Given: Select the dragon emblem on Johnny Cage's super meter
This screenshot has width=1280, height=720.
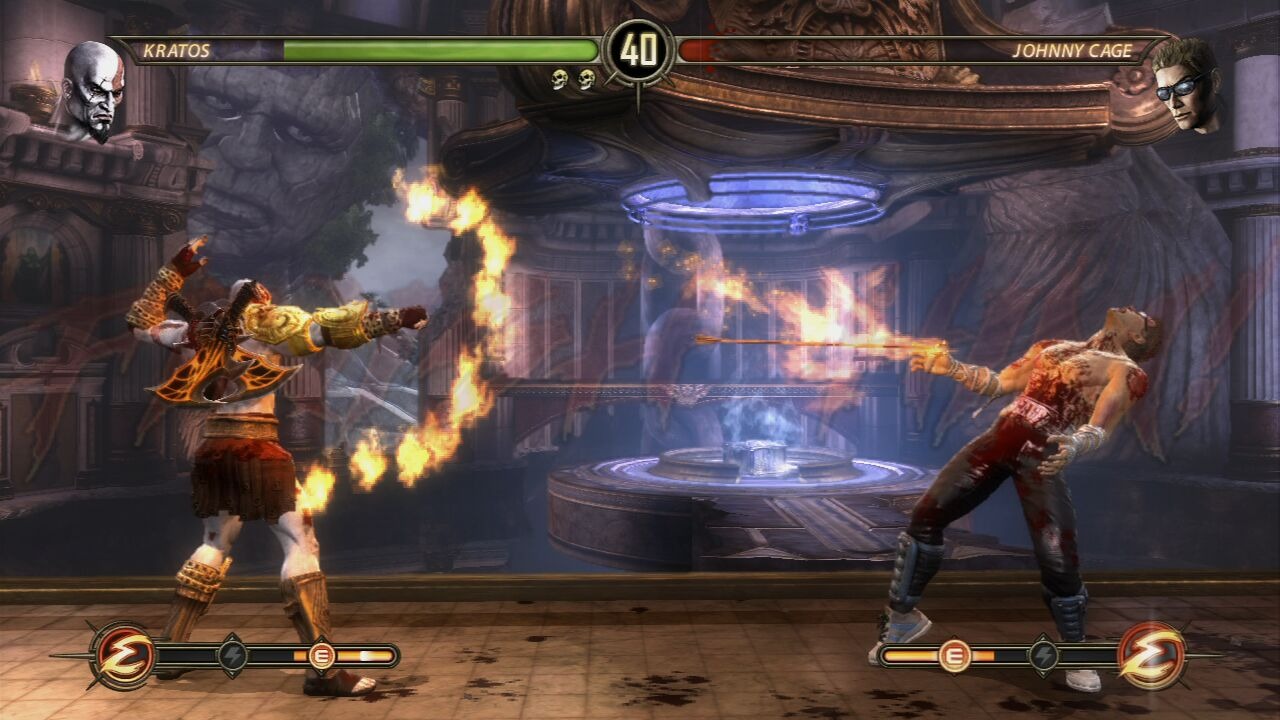Looking at the screenshot, I should click(x=1151, y=656).
